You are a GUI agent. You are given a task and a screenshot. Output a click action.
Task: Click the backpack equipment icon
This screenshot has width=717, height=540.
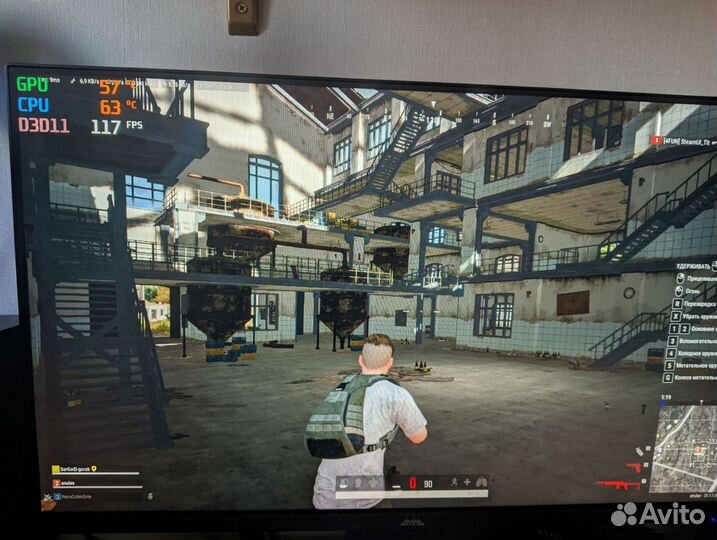374,483
